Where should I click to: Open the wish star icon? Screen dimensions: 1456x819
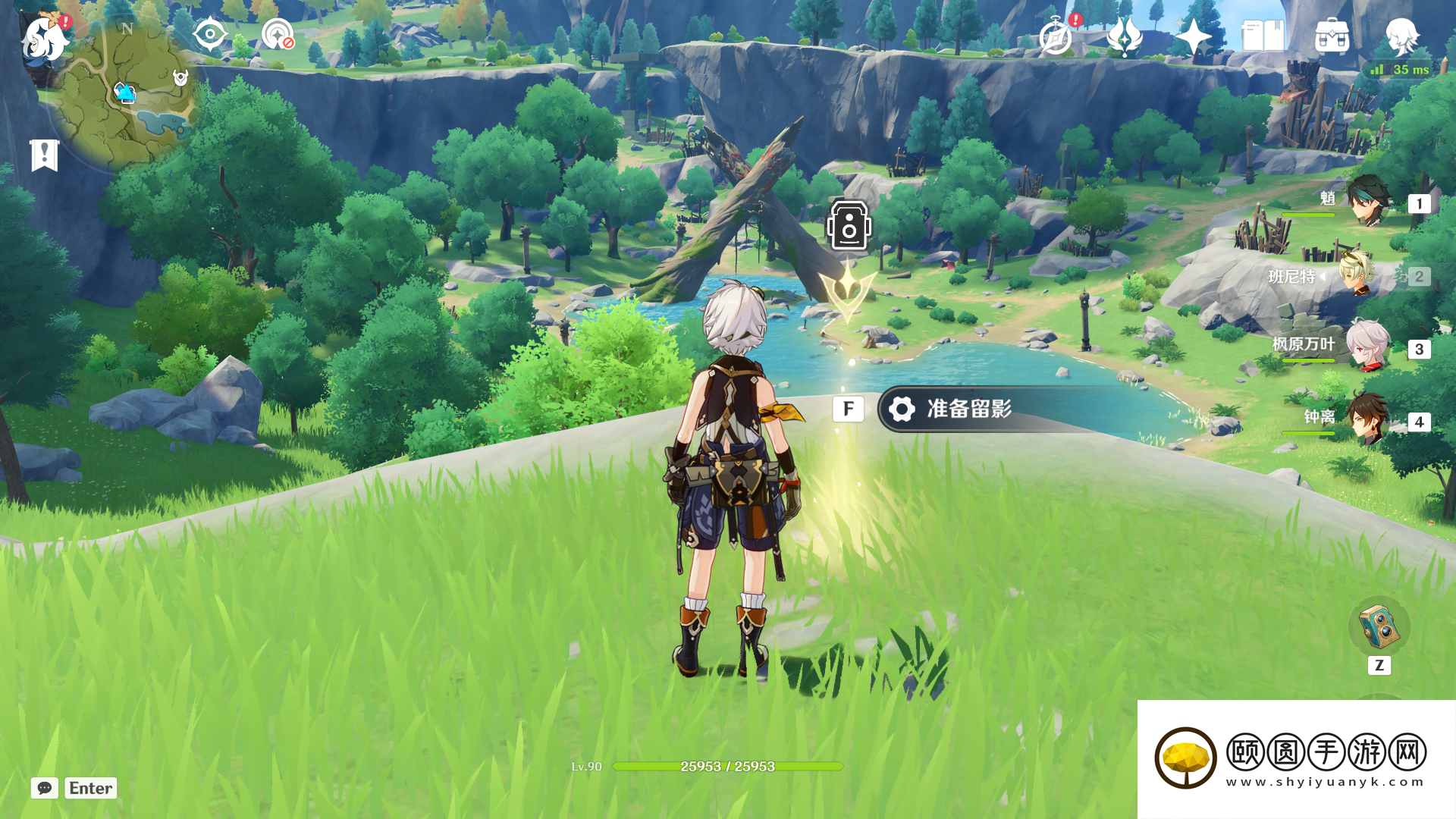pos(1194,36)
